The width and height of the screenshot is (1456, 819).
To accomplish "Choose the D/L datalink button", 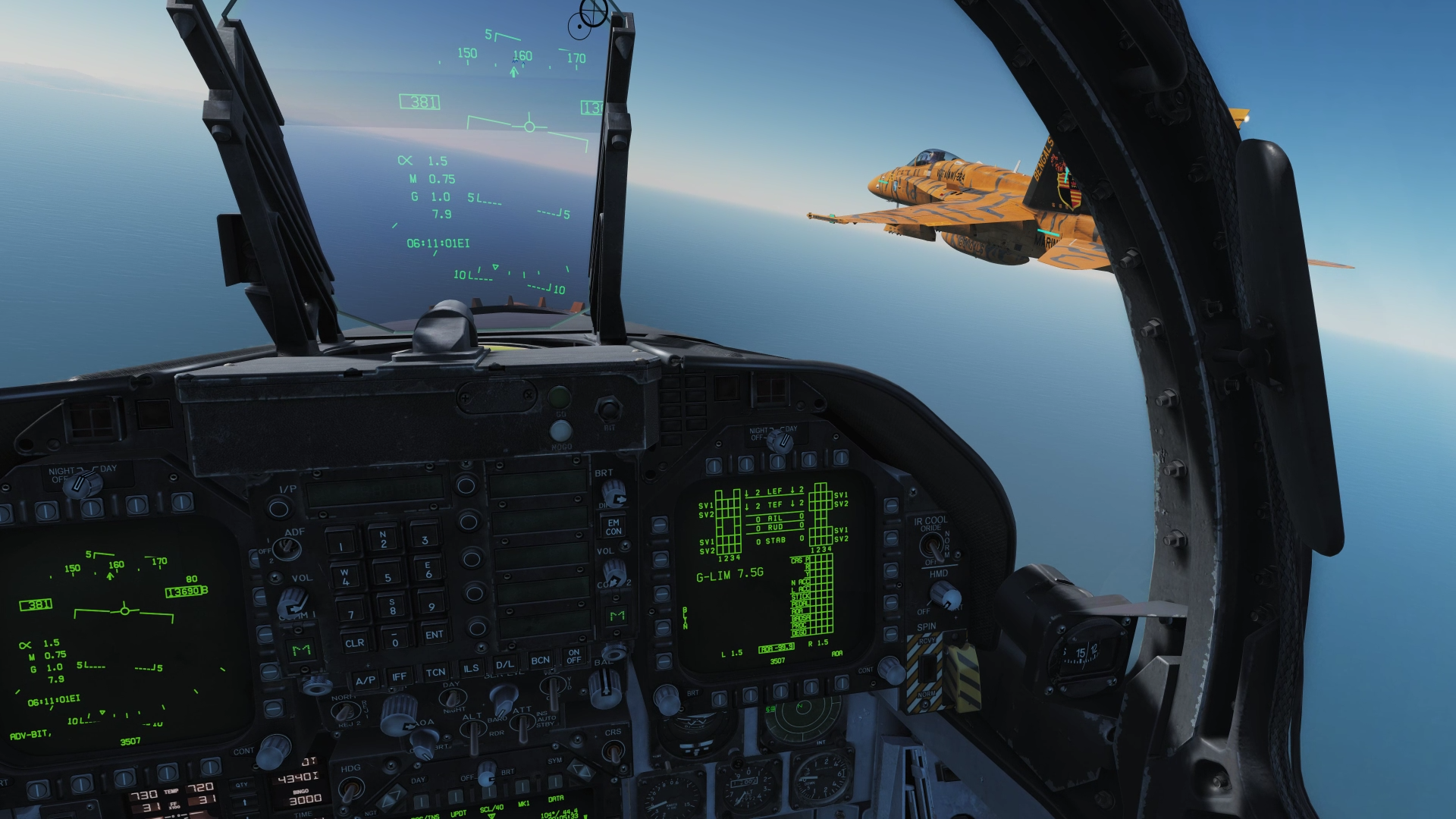I will coord(505,664).
